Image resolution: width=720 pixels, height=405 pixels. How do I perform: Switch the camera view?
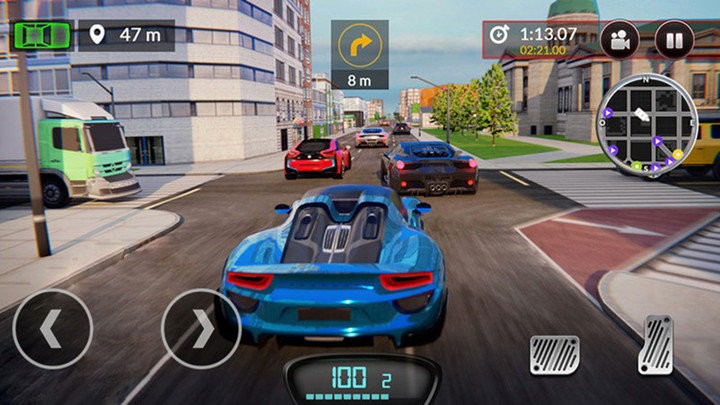tap(621, 40)
